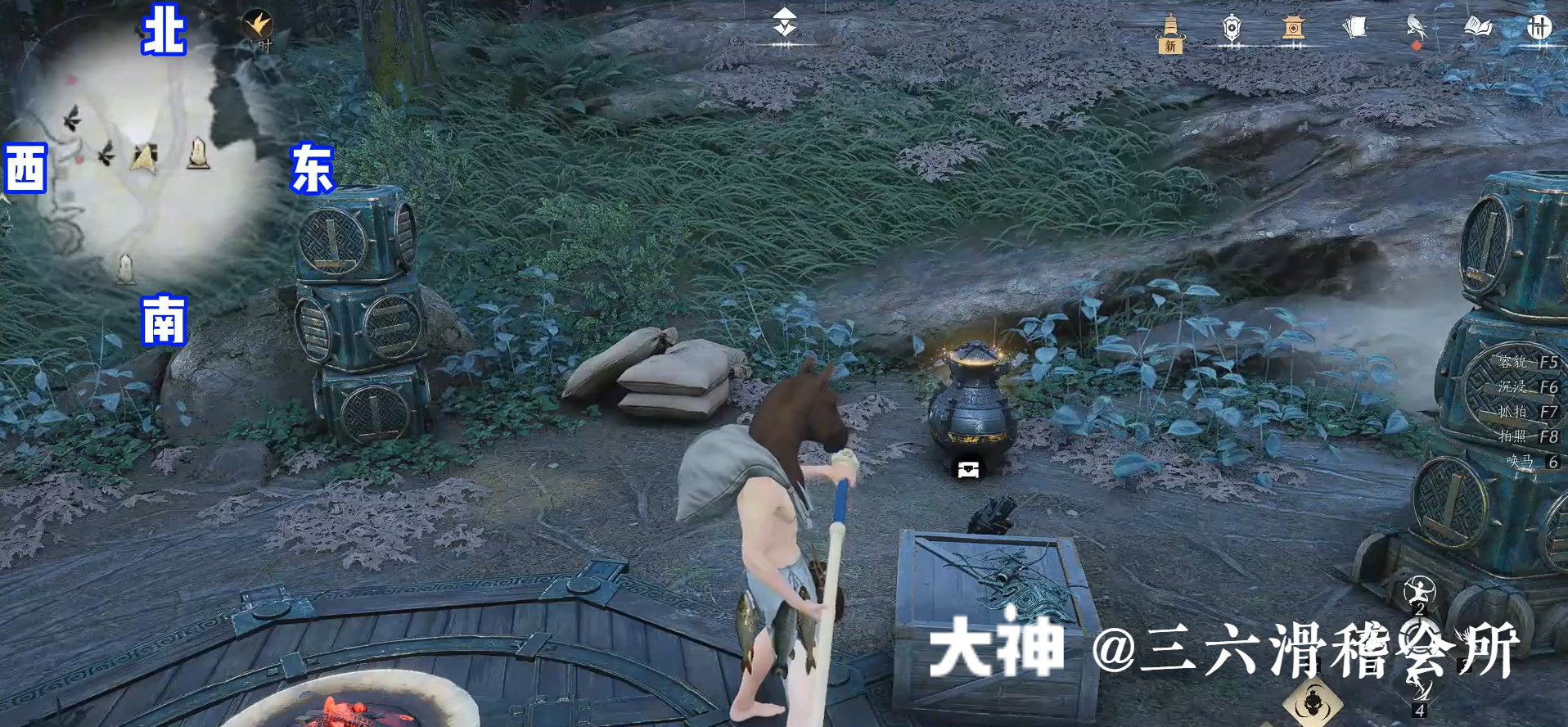Image resolution: width=1568 pixels, height=727 pixels.
Task: Click the stacked cards icon in top bar
Action: [x=1354, y=26]
